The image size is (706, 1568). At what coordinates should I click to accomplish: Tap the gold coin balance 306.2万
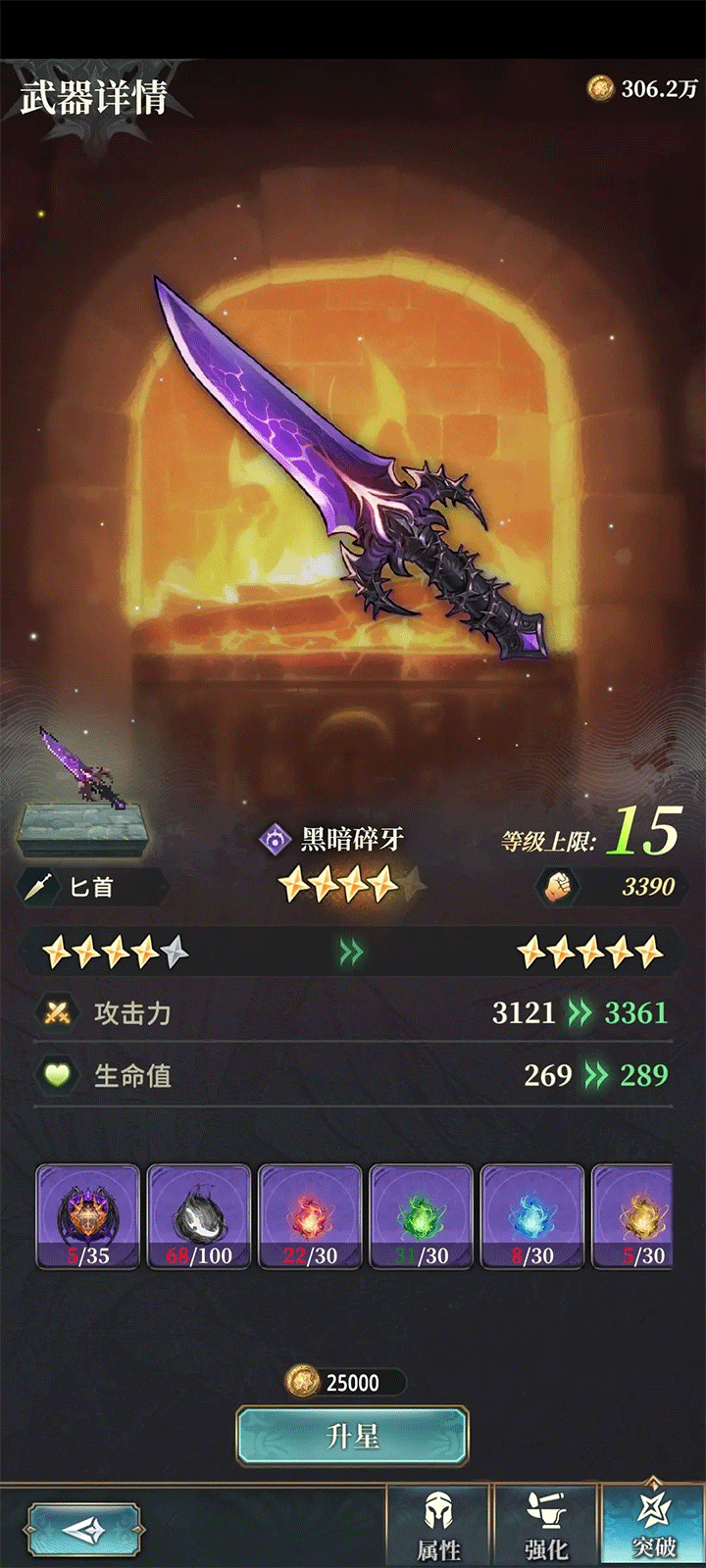coord(643,89)
